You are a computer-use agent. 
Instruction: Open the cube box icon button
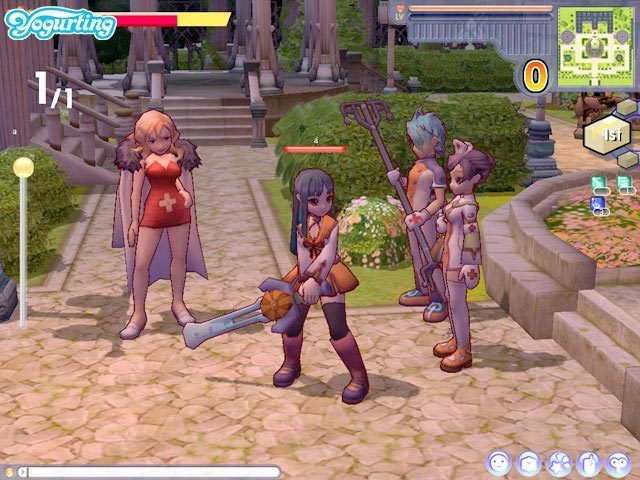(x=529, y=463)
